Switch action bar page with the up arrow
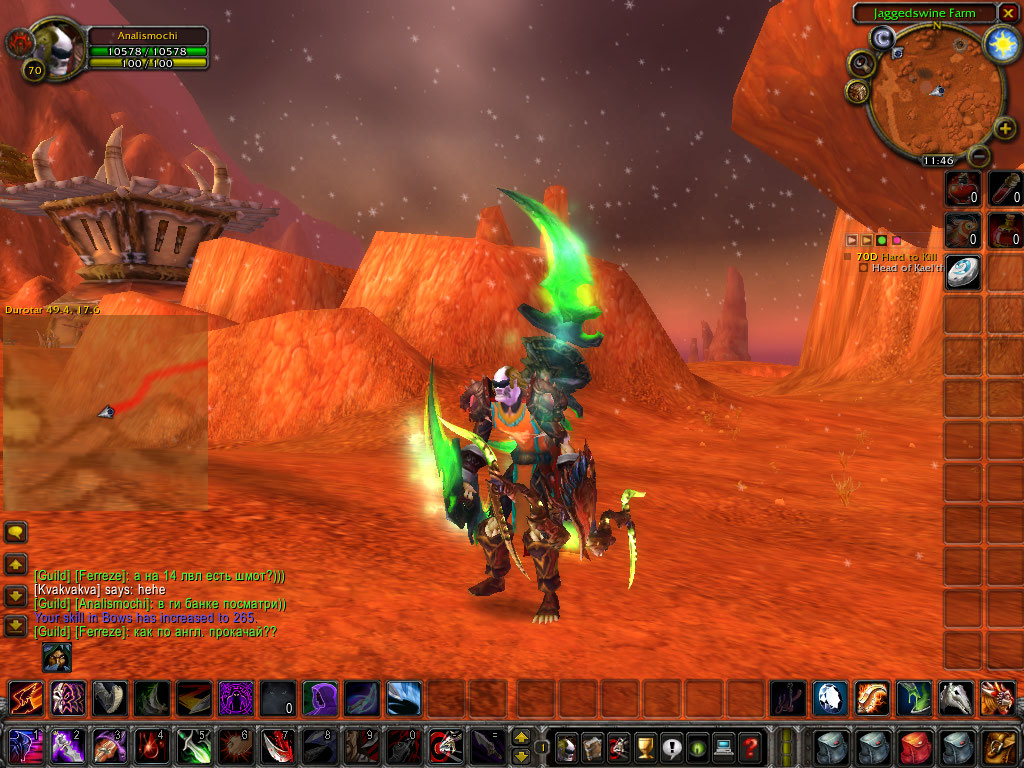Viewport: 1024px width, 768px height. coord(521,737)
